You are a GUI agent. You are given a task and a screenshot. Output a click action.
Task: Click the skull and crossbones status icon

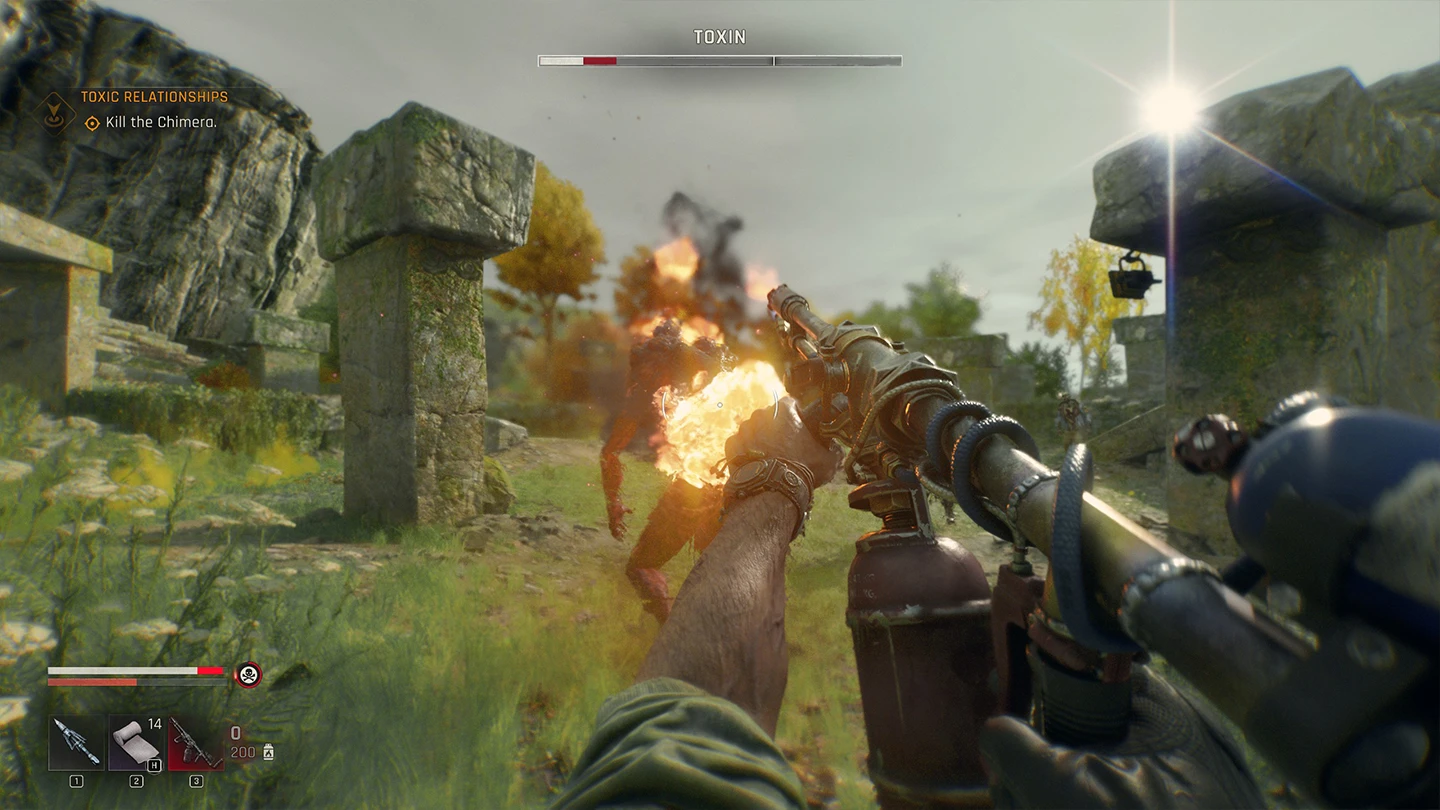[247, 675]
